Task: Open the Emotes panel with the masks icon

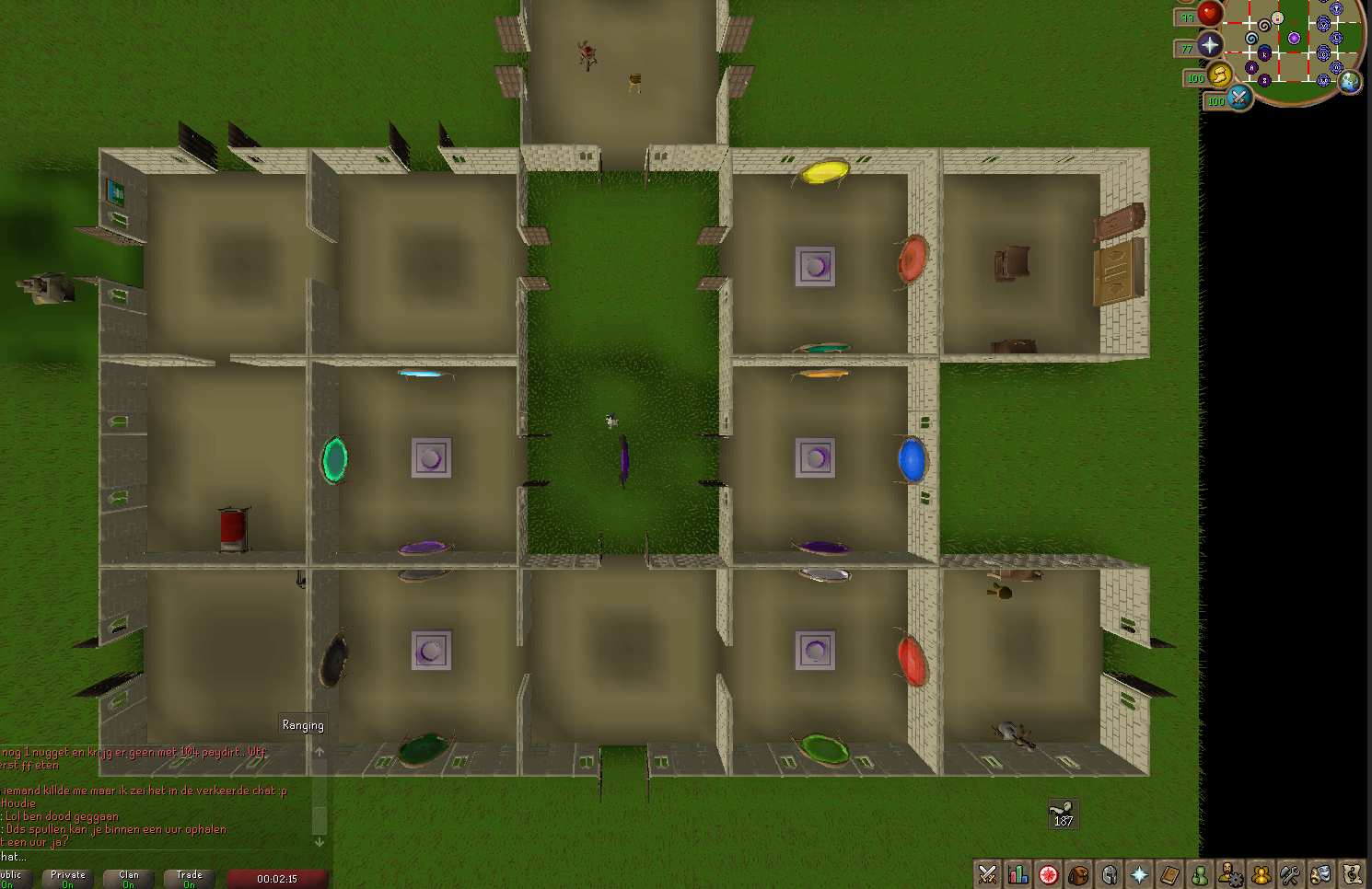Action: click(x=1322, y=874)
